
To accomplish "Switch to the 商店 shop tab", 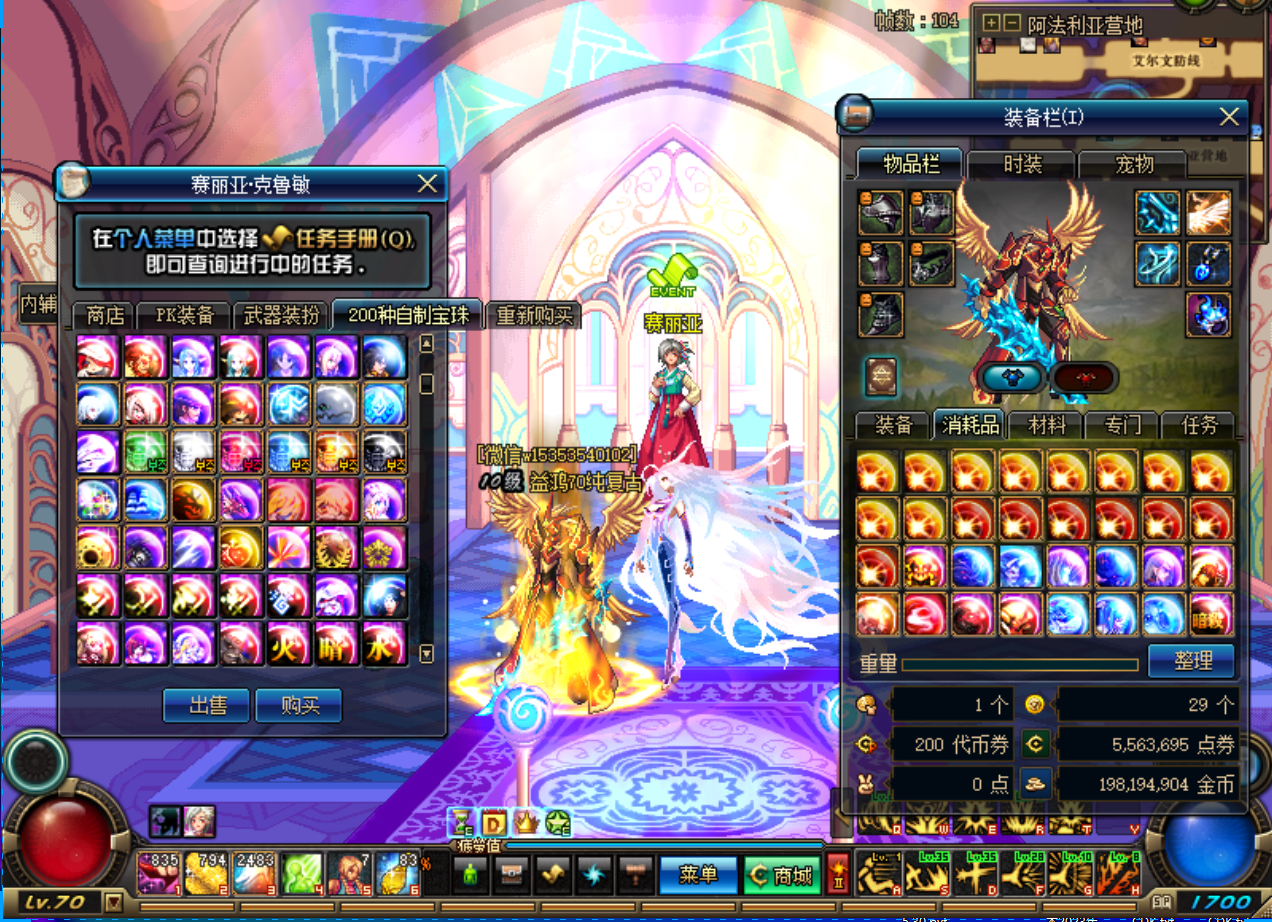I will tap(105, 316).
